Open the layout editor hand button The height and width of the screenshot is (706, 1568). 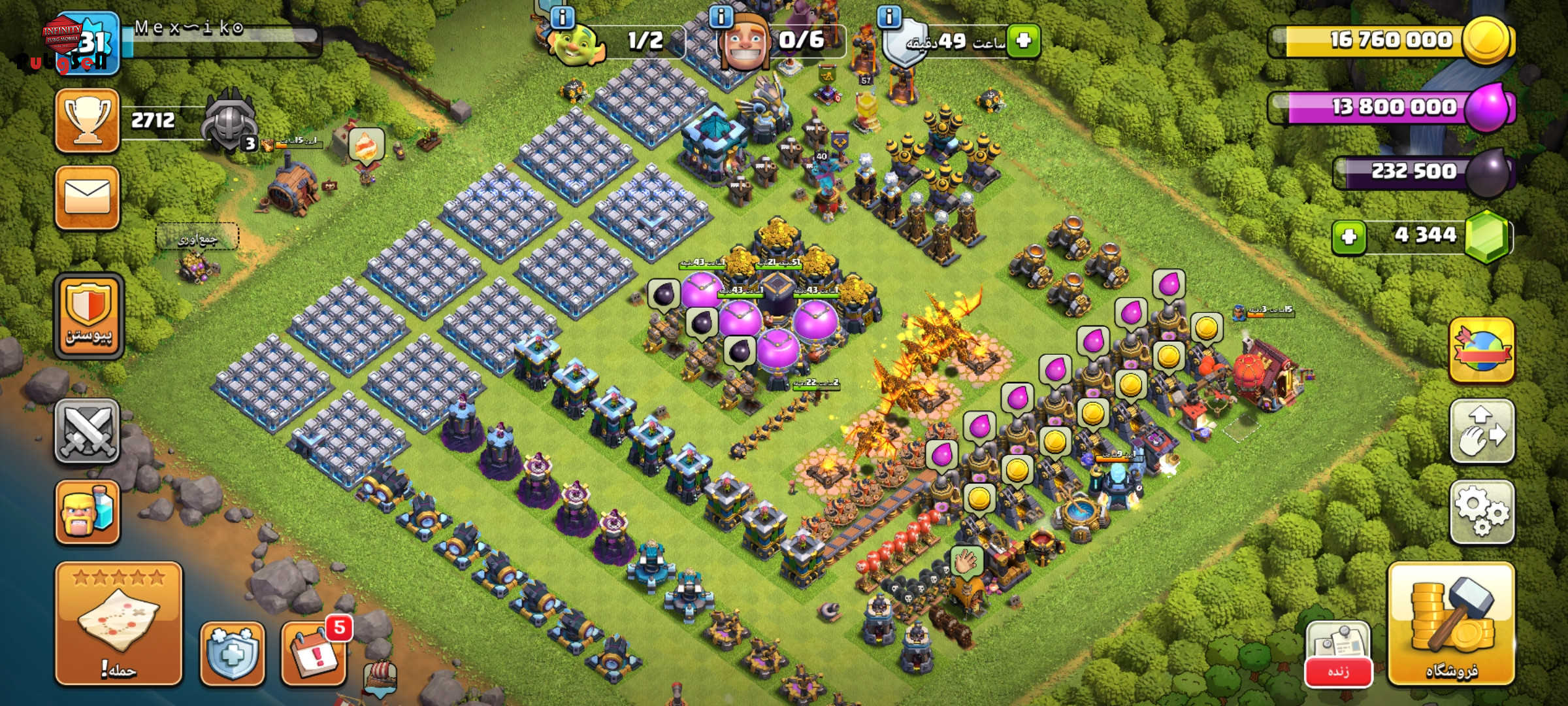click(1481, 431)
